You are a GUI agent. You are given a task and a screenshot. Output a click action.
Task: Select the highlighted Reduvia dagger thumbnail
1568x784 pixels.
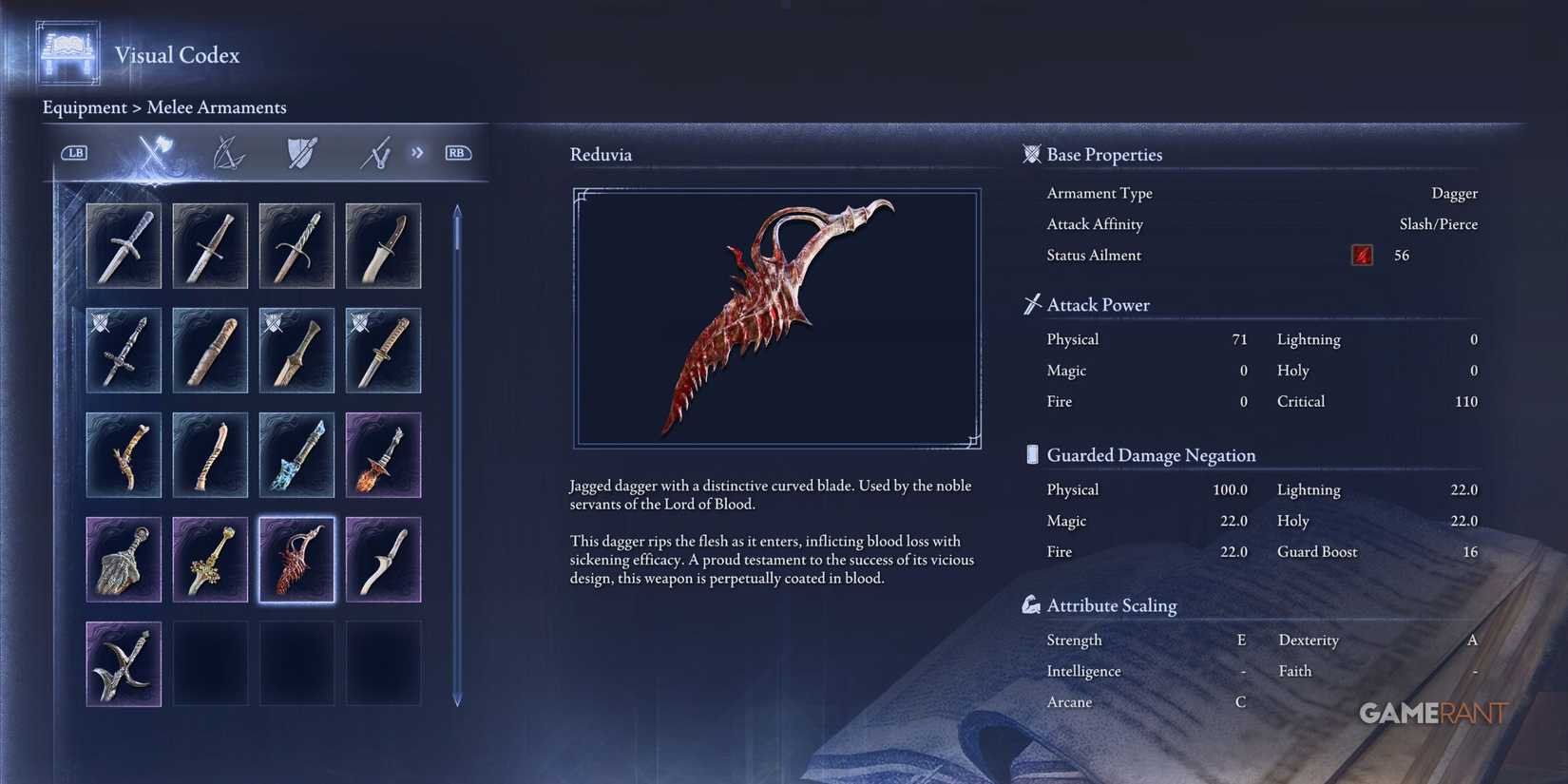296,559
